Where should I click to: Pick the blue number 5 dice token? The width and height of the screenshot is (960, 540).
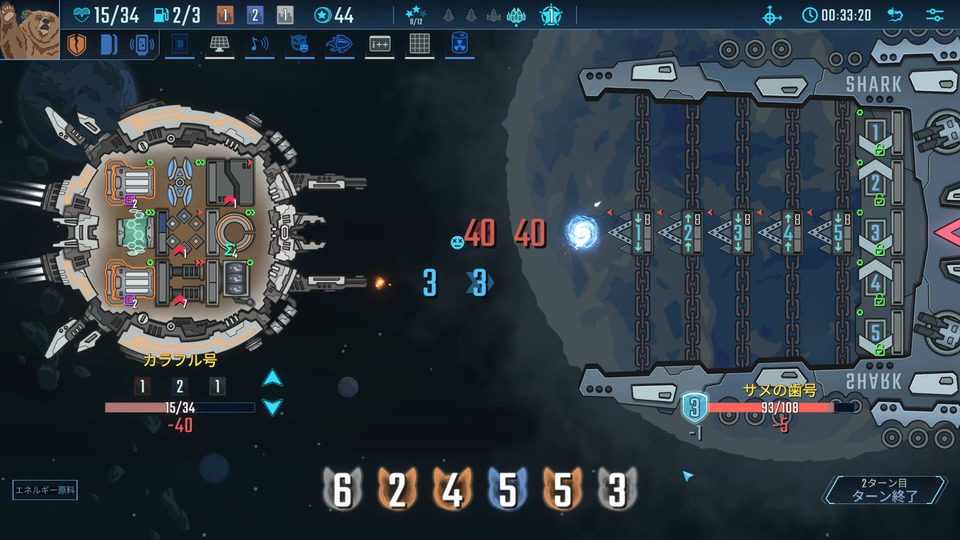(x=507, y=490)
